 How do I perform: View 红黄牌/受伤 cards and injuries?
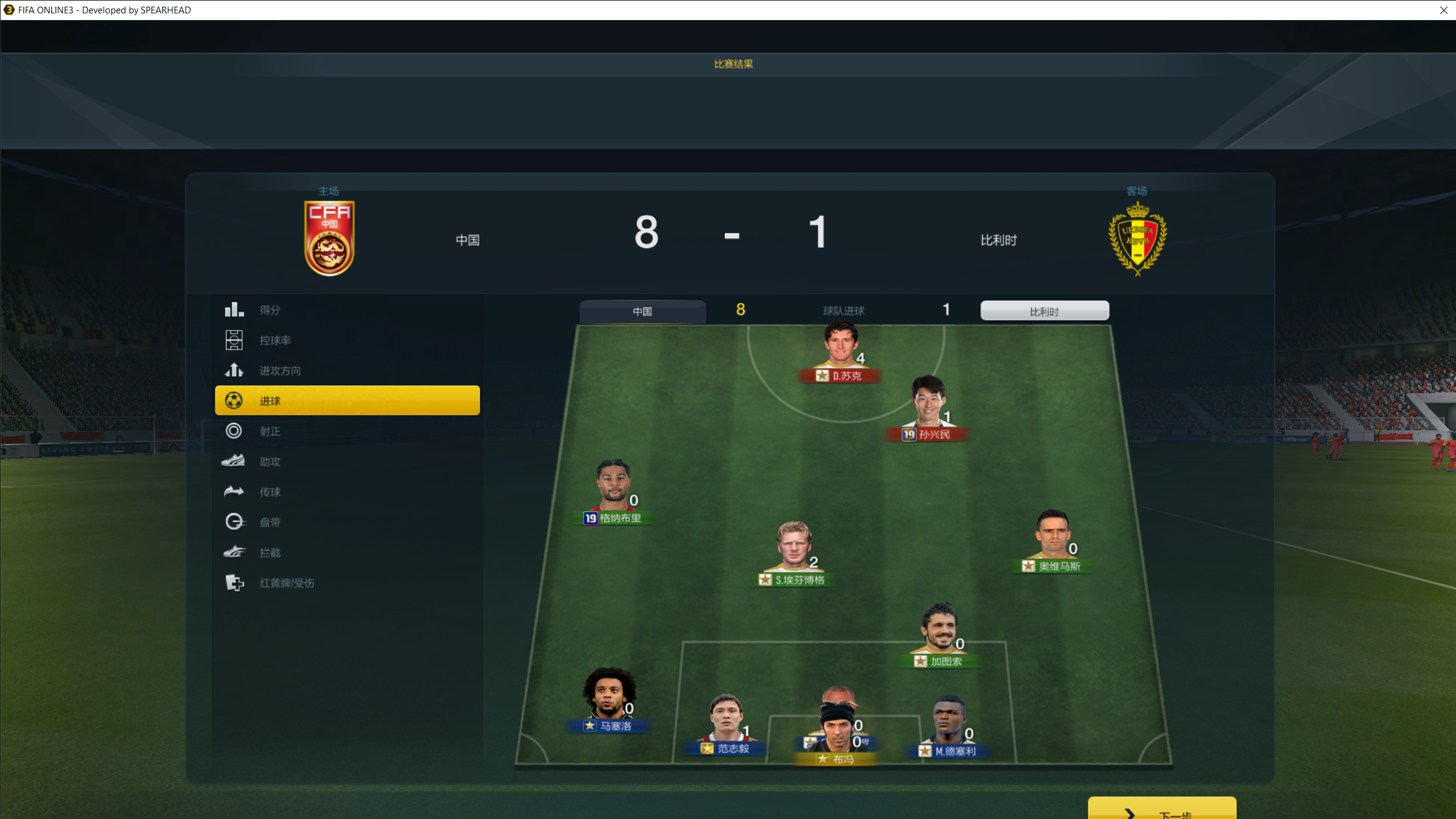[286, 583]
